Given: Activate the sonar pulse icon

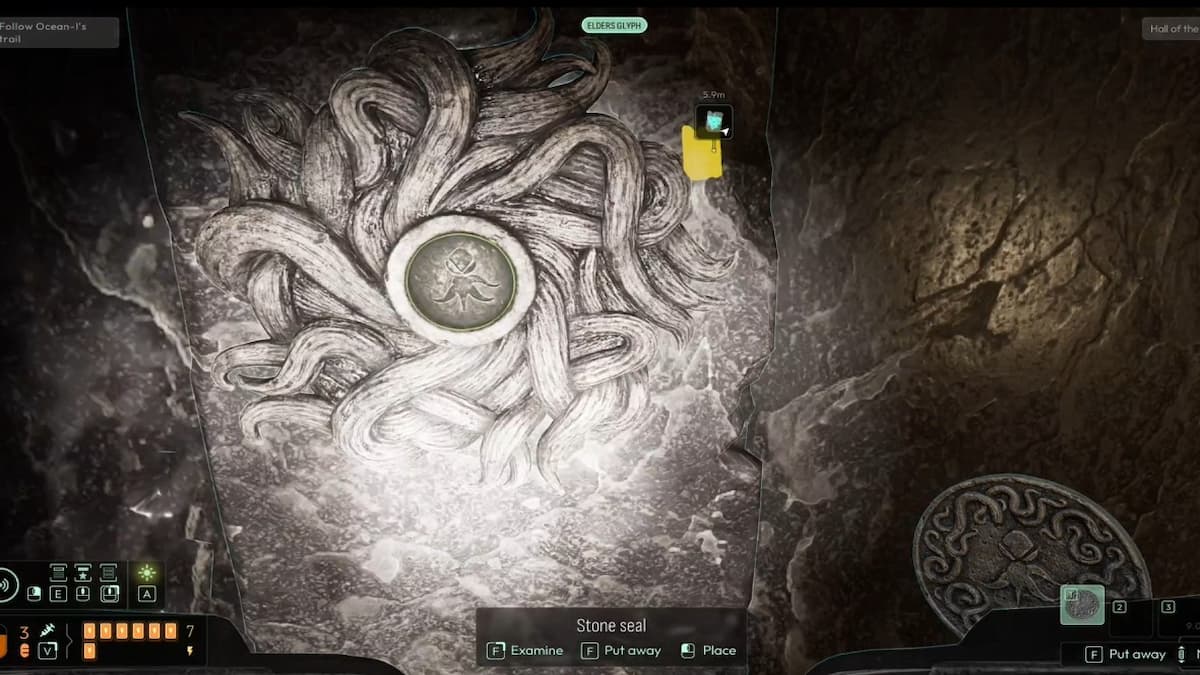Looking at the screenshot, I should click(7, 584).
